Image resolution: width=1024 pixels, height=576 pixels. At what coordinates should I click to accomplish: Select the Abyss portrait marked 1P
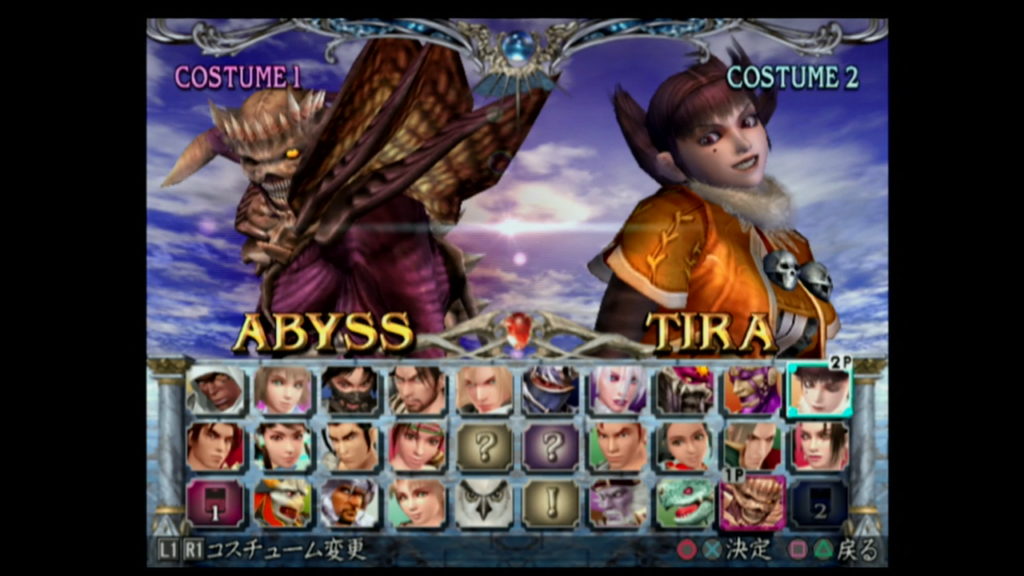[x=752, y=503]
